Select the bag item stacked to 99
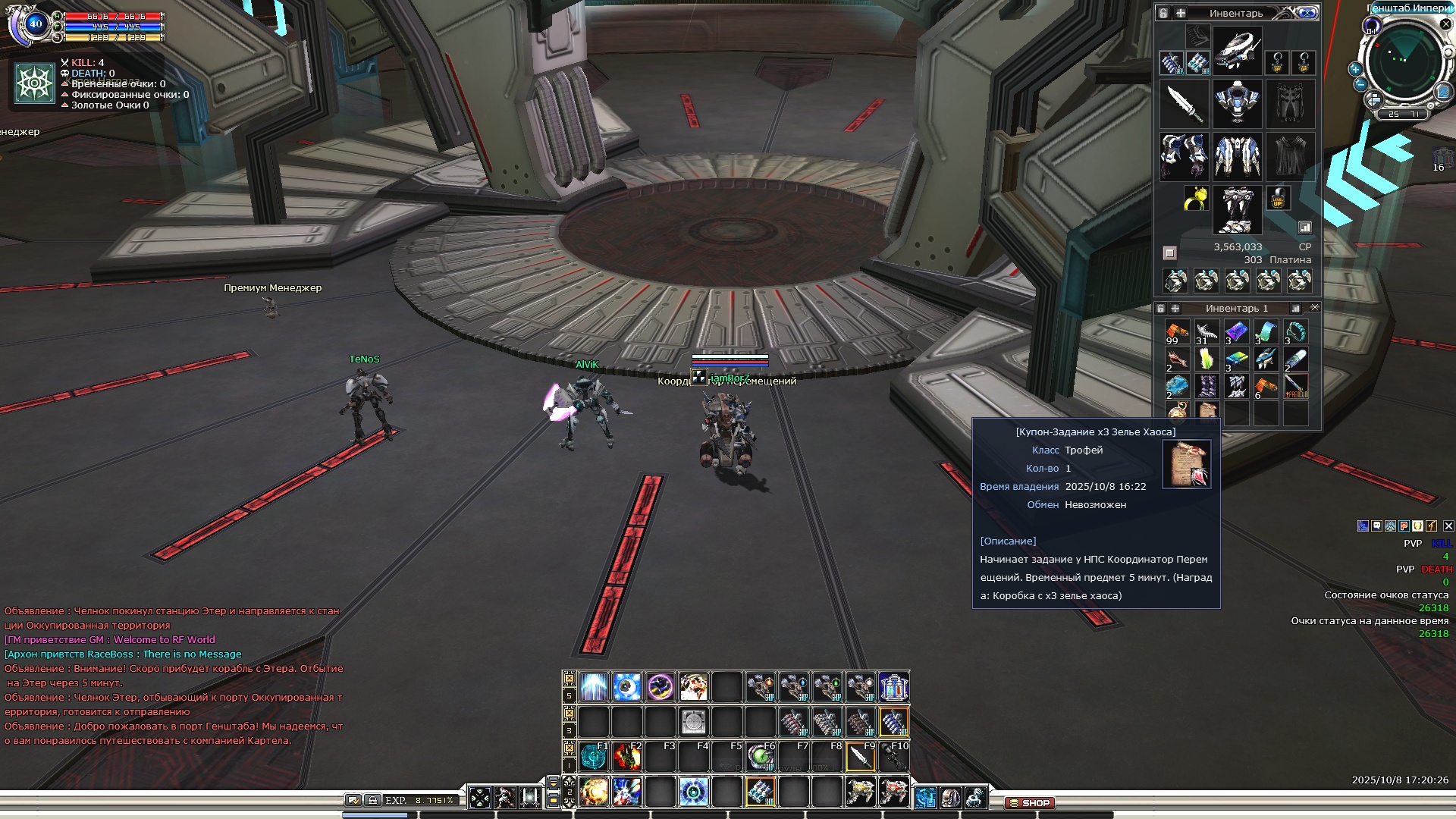 click(x=1176, y=332)
